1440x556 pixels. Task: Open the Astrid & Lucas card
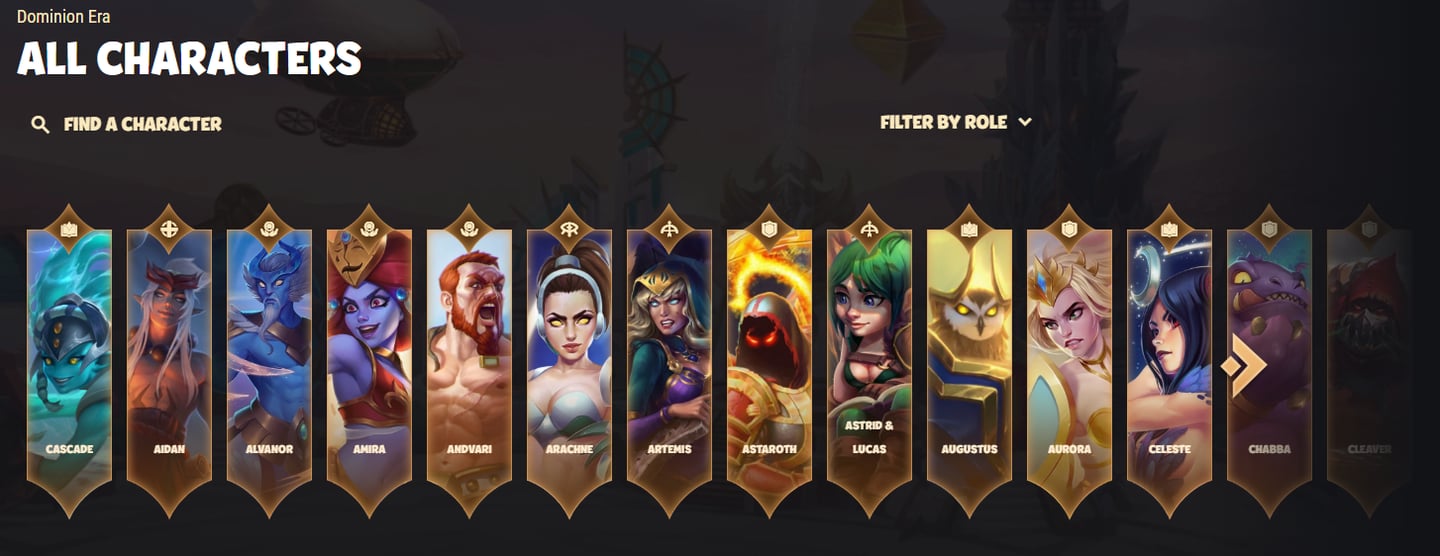(869, 360)
